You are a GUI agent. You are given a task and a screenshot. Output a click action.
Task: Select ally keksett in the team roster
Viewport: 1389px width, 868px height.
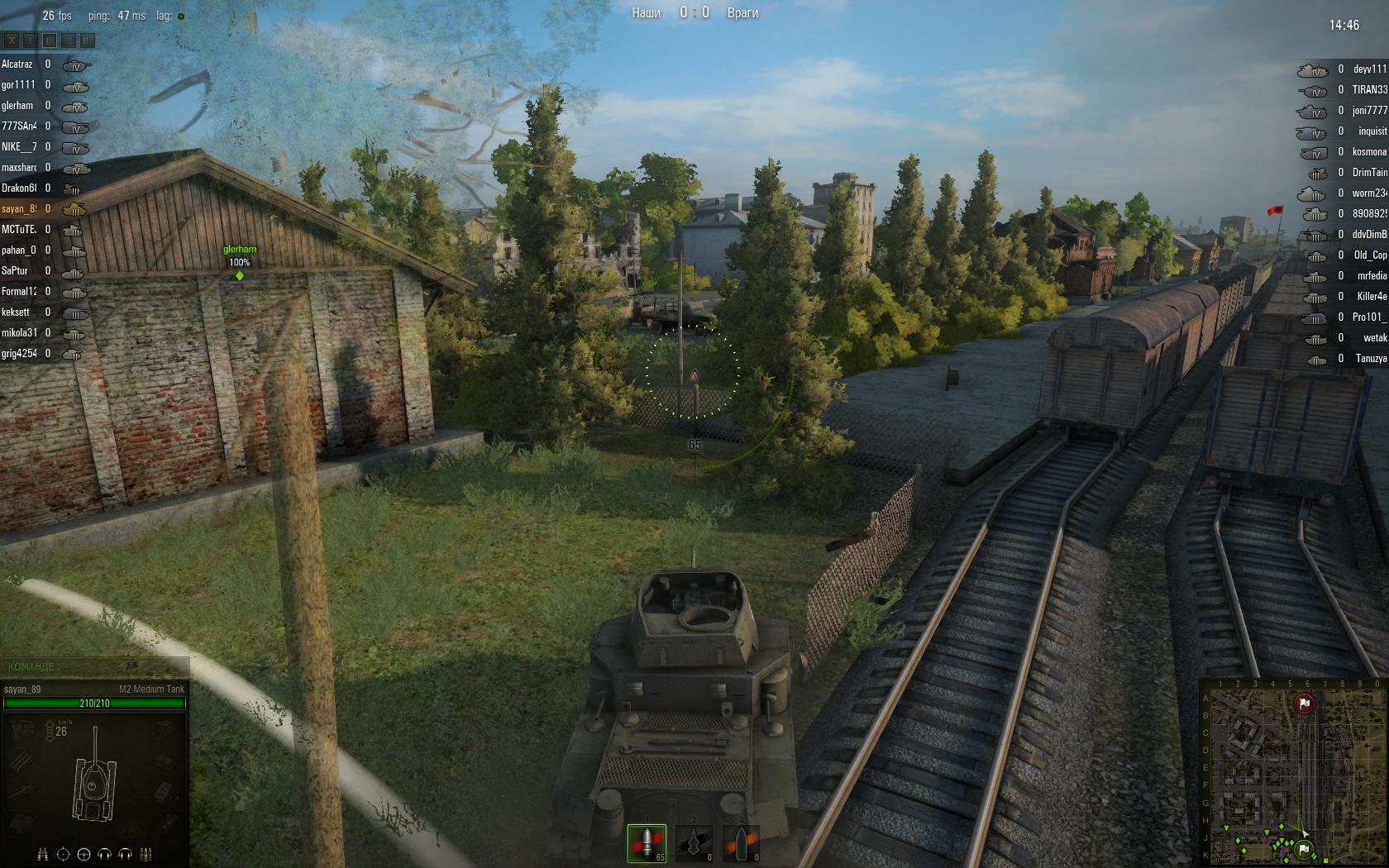point(16,312)
